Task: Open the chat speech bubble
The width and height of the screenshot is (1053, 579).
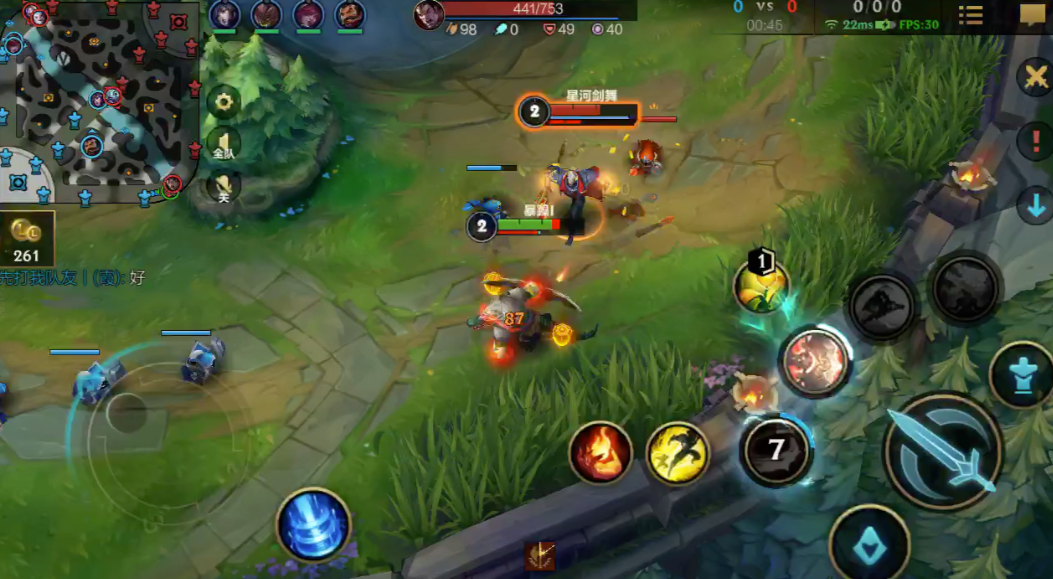Action: tap(1032, 15)
